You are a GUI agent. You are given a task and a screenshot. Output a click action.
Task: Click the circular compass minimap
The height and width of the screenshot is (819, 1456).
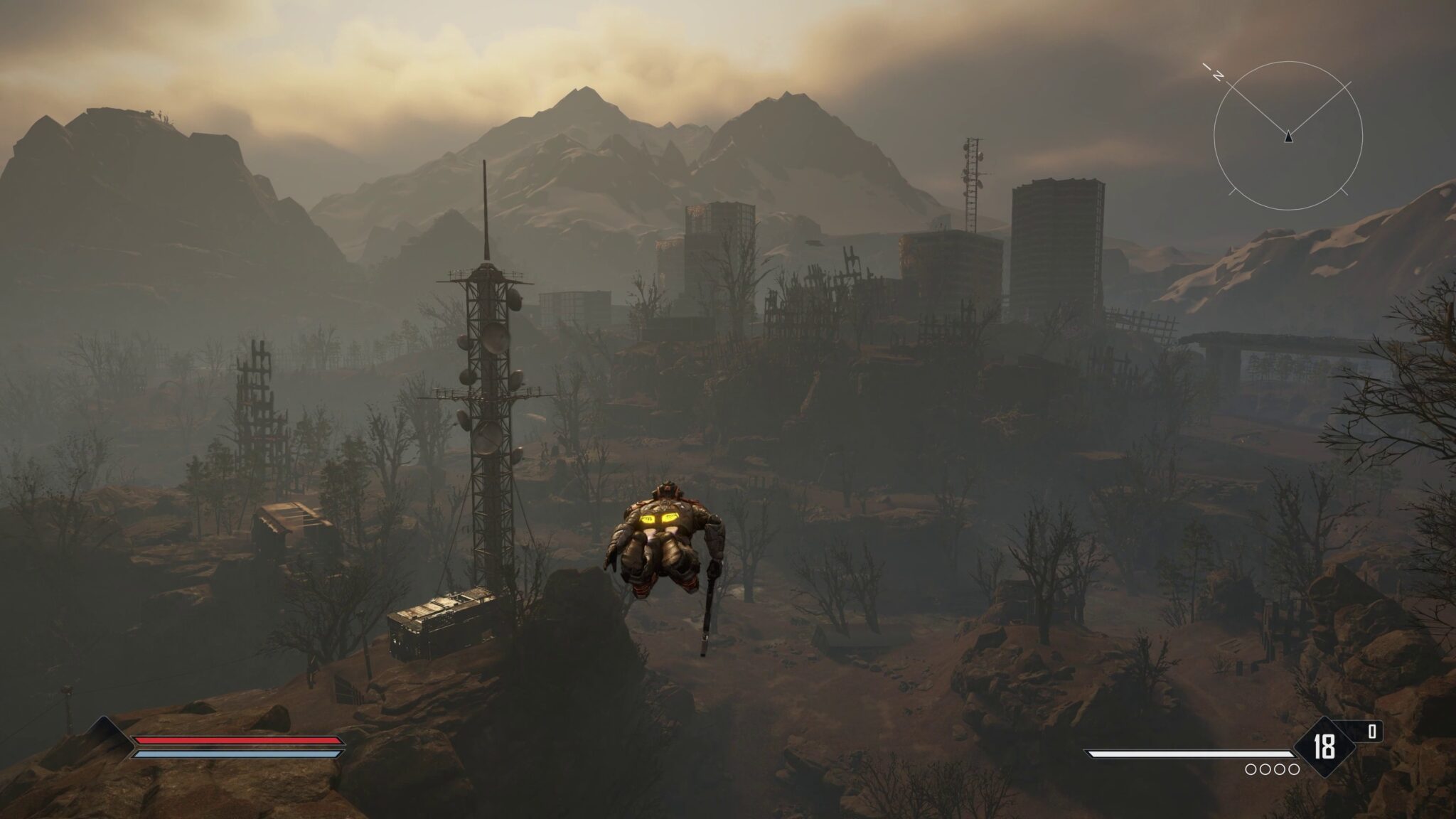(x=1288, y=136)
